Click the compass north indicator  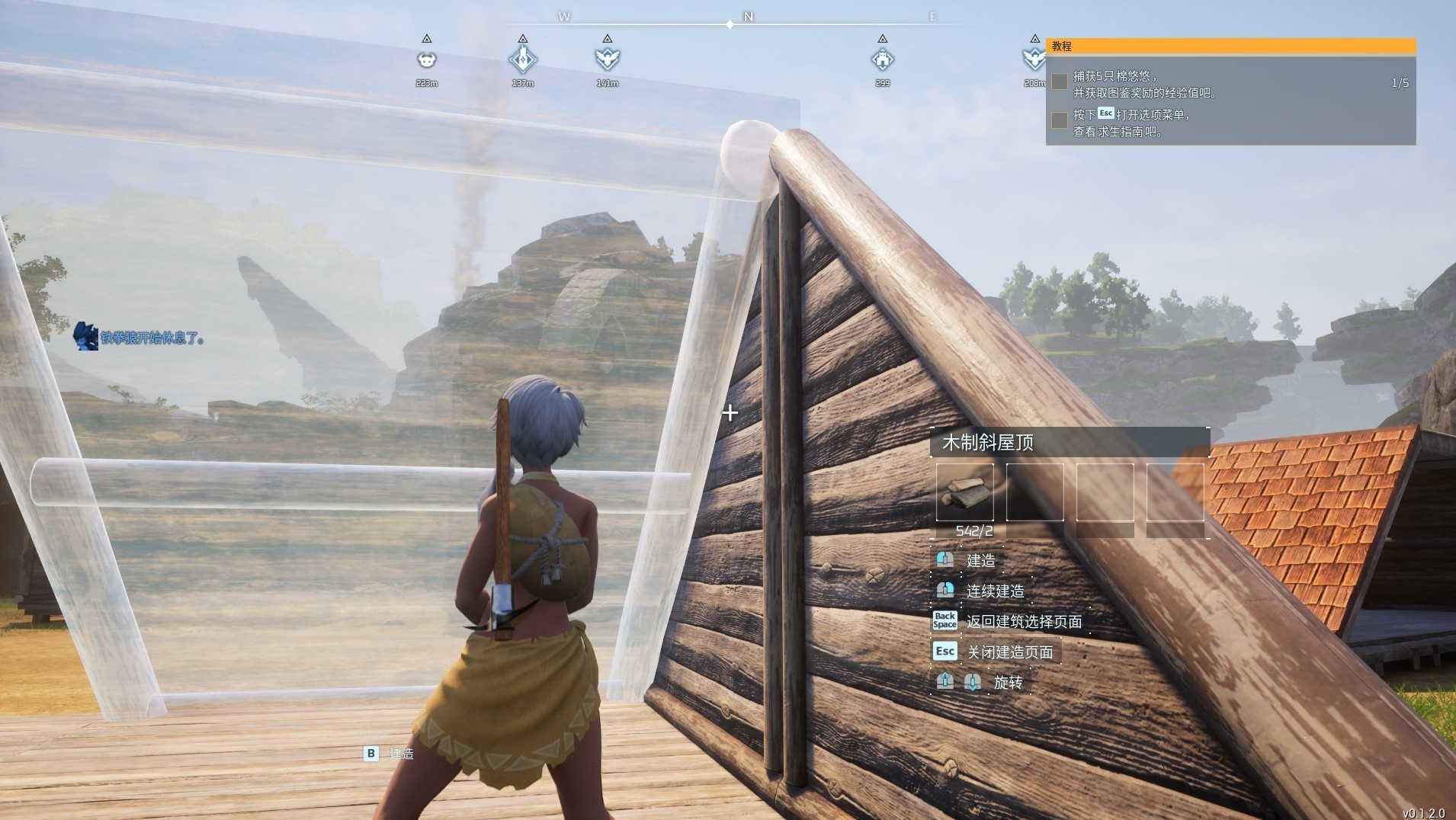[x=748, y=17]
